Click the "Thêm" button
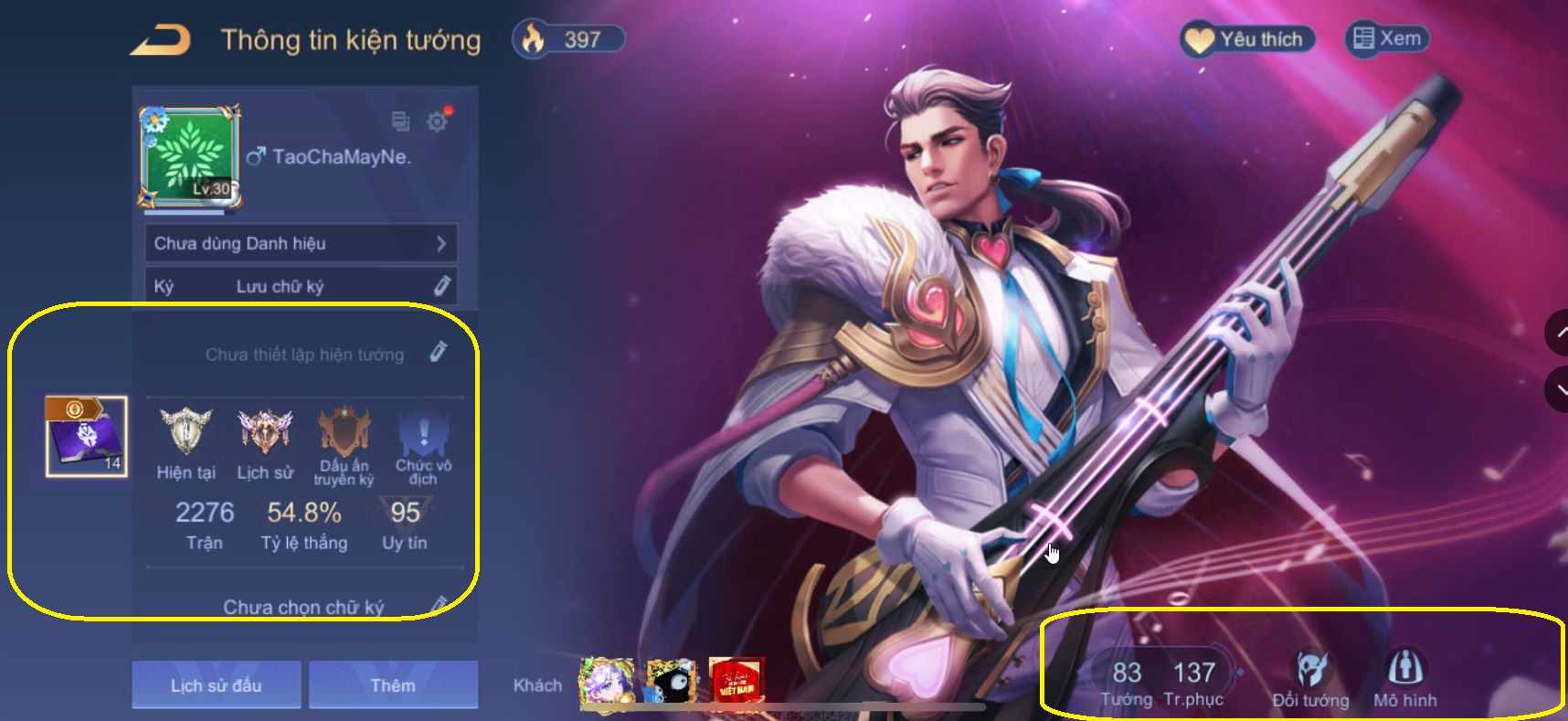This screenshot has height=721, width=1568. (393, 684)
